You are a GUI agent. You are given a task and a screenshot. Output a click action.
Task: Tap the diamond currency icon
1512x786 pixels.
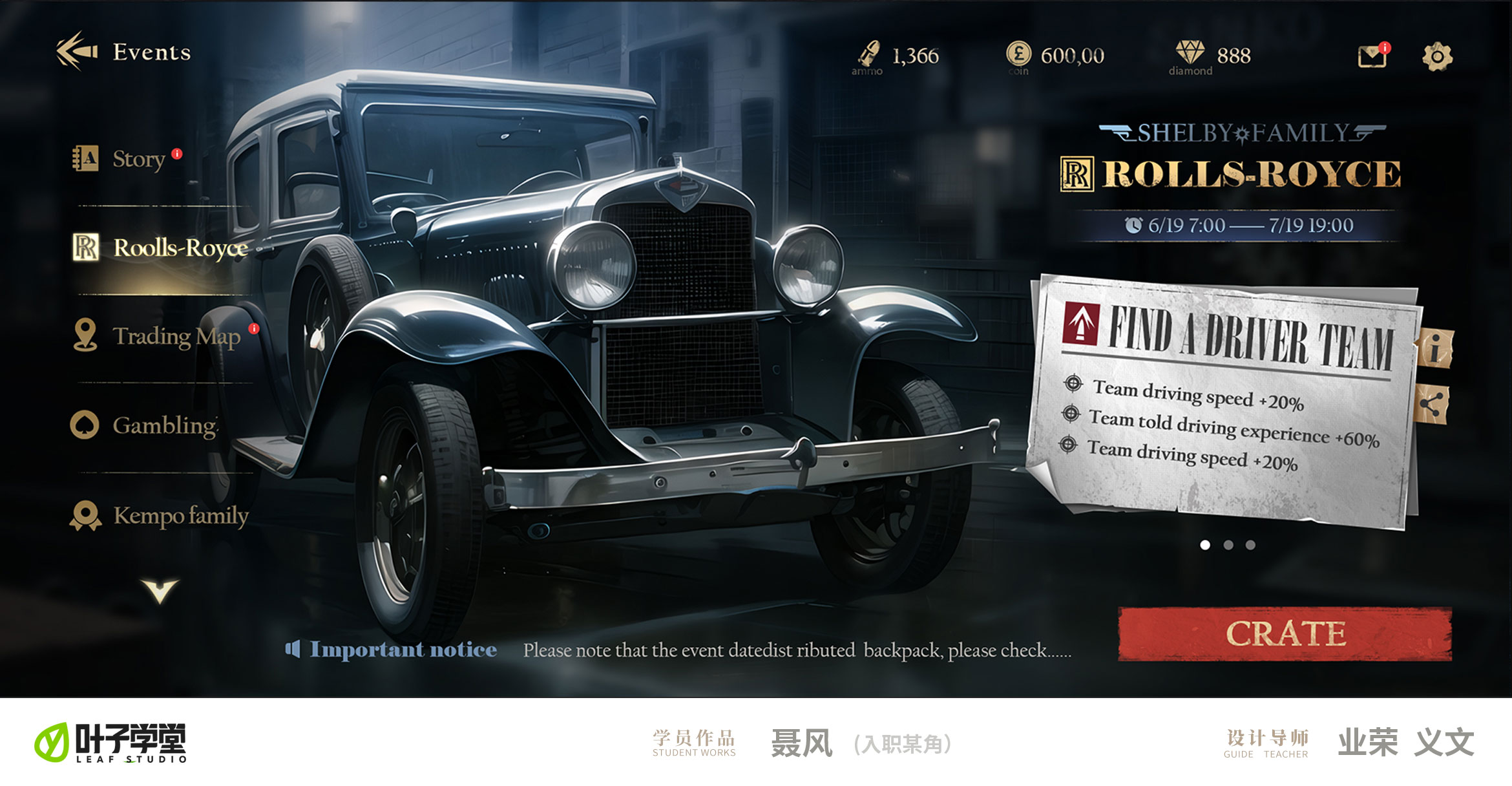1190,52
